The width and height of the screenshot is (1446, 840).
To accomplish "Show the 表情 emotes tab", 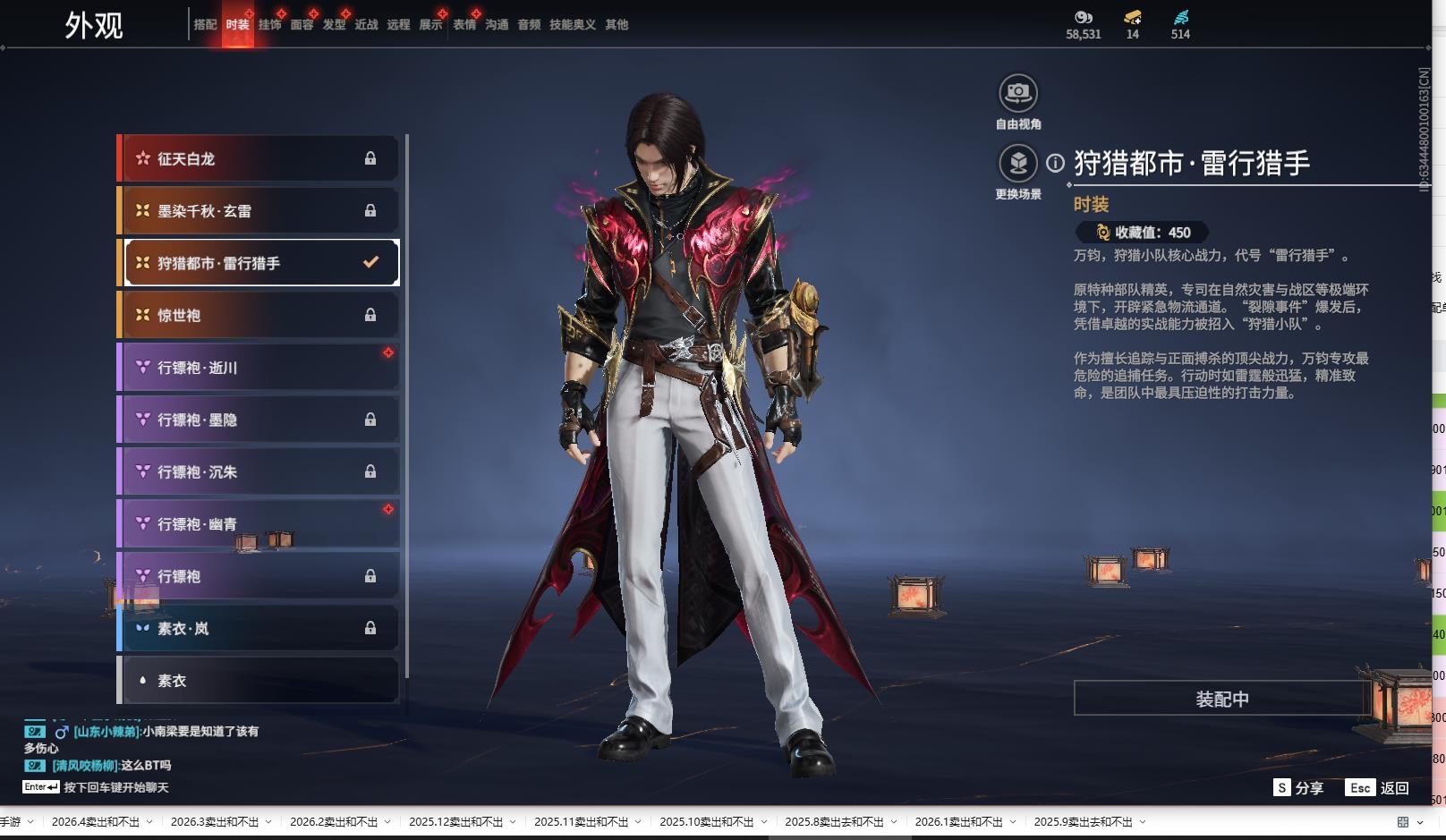I will pos(464,25).
